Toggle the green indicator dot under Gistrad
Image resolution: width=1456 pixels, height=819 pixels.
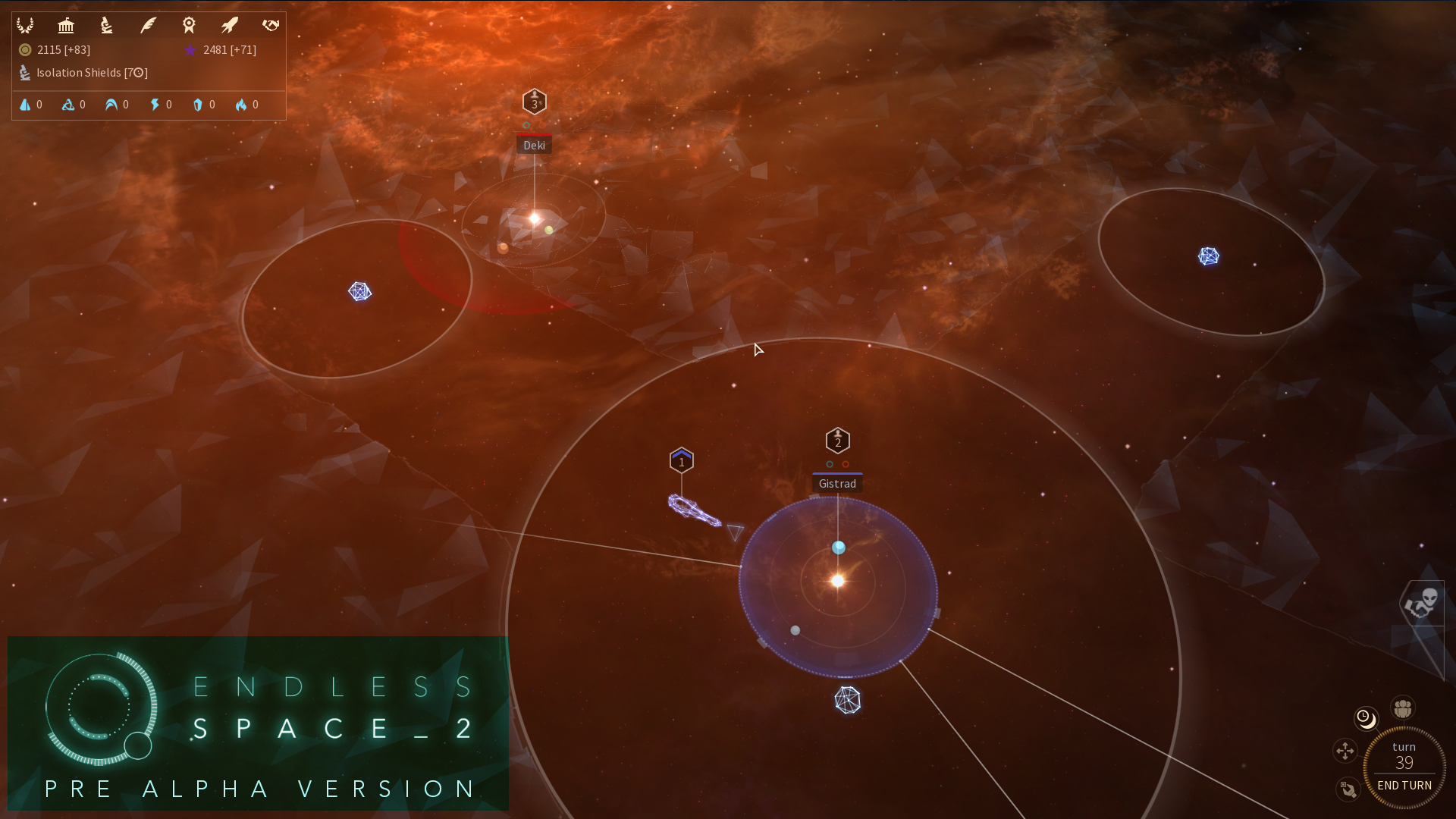pos(829,465)
